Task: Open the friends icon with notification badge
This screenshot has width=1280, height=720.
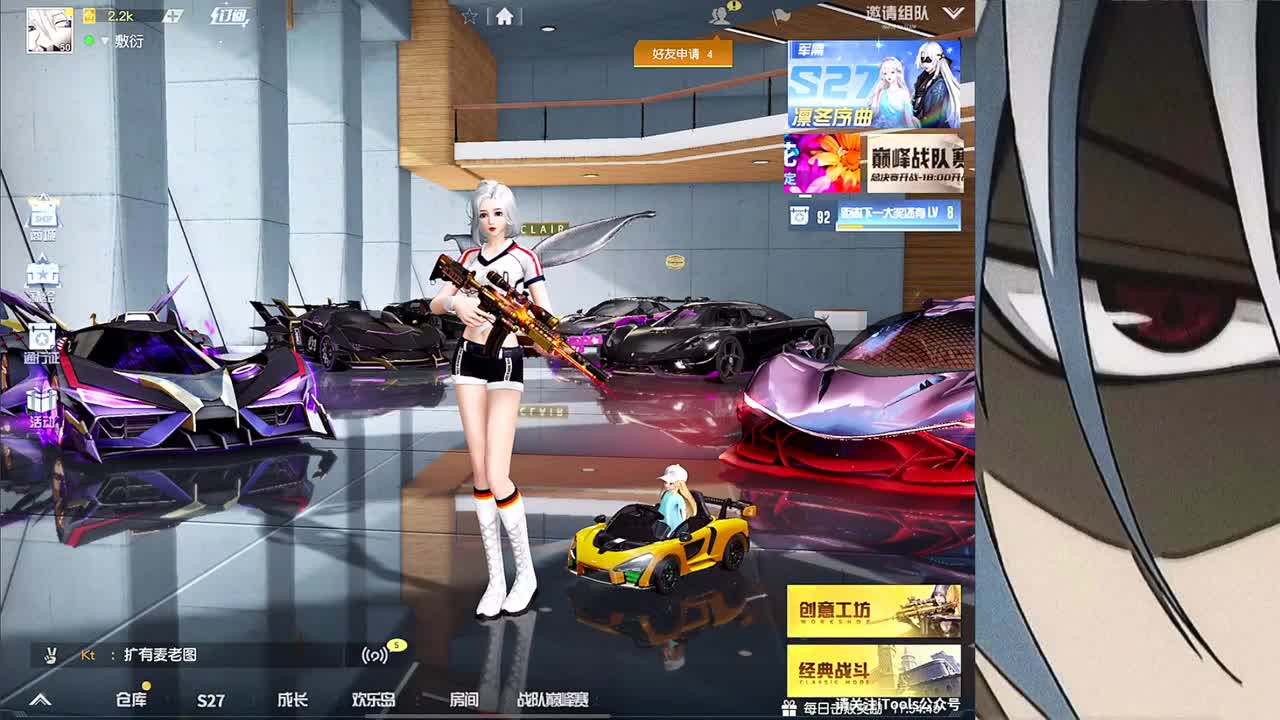Action: point(721,15)
